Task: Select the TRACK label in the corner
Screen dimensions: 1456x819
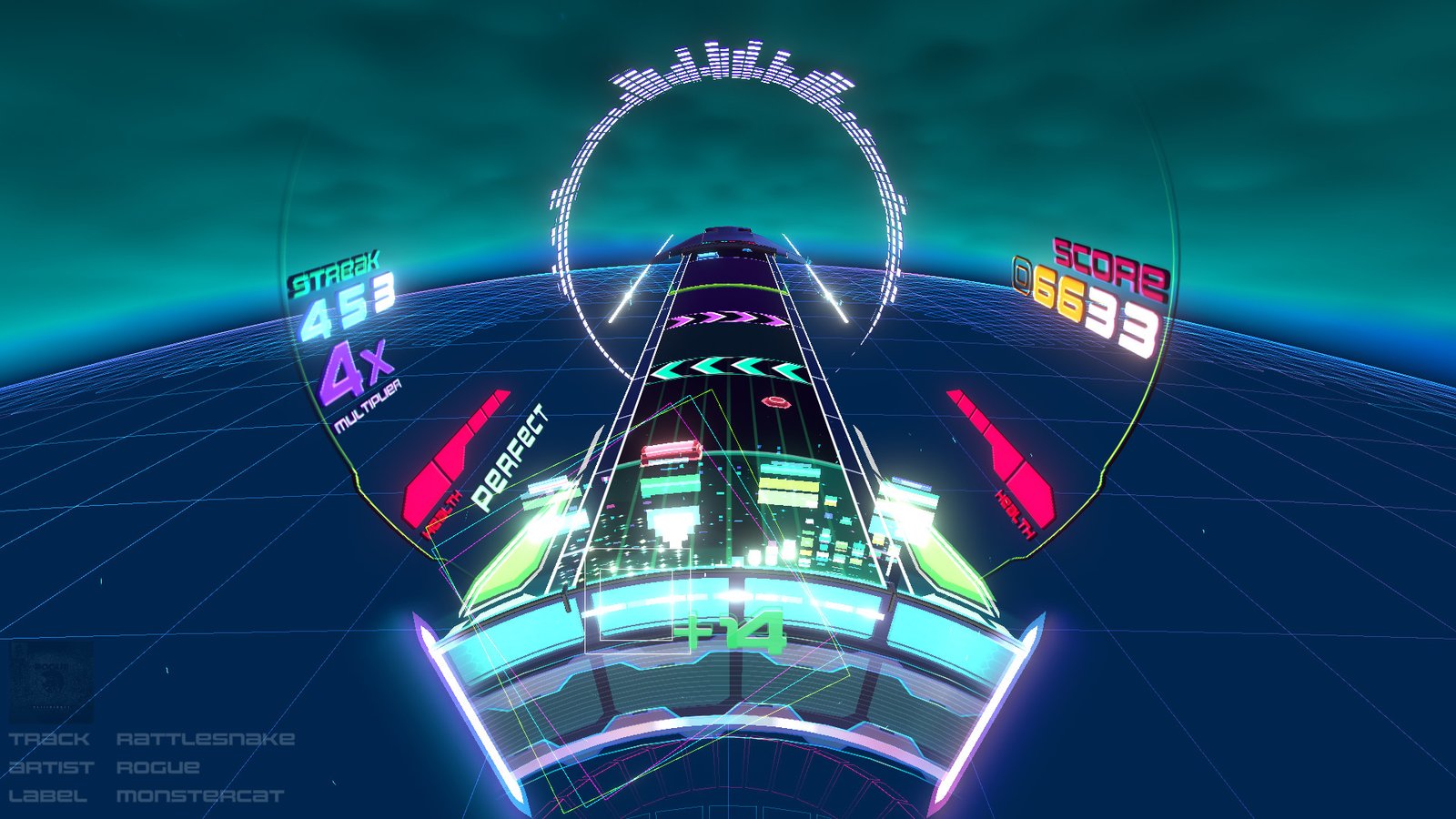Action: pyautogui.click(x=50, y=739)
